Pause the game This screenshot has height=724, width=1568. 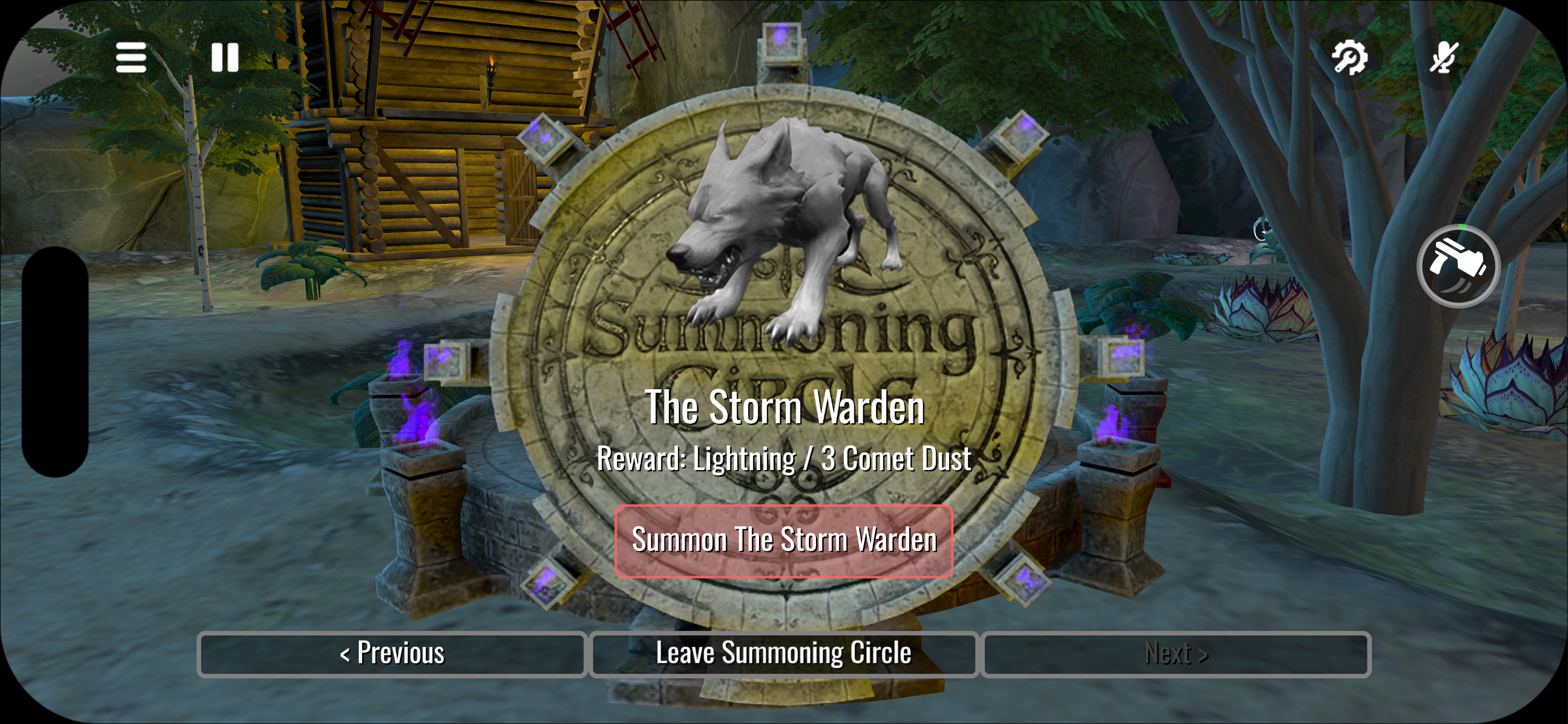pos(224,58)
